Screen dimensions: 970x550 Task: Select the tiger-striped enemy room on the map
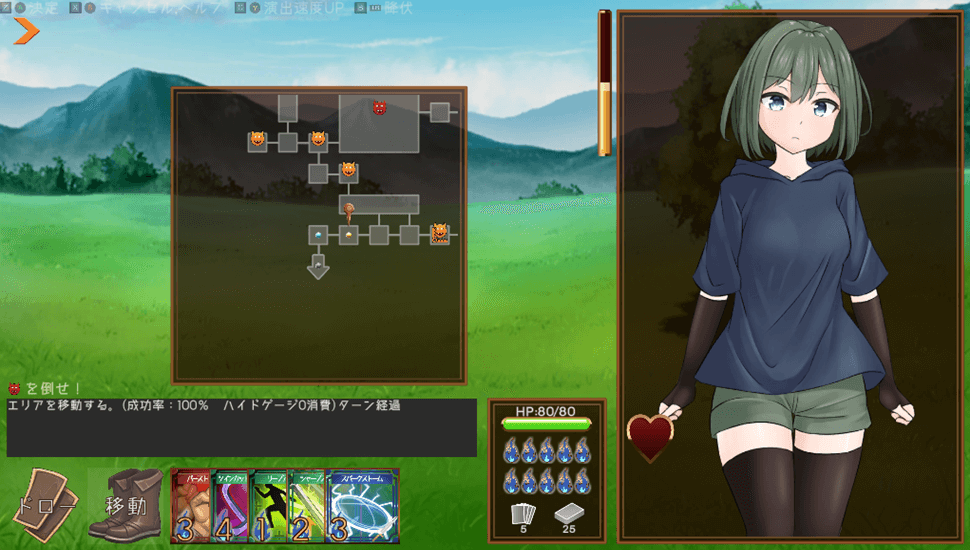tap(439, 234)
